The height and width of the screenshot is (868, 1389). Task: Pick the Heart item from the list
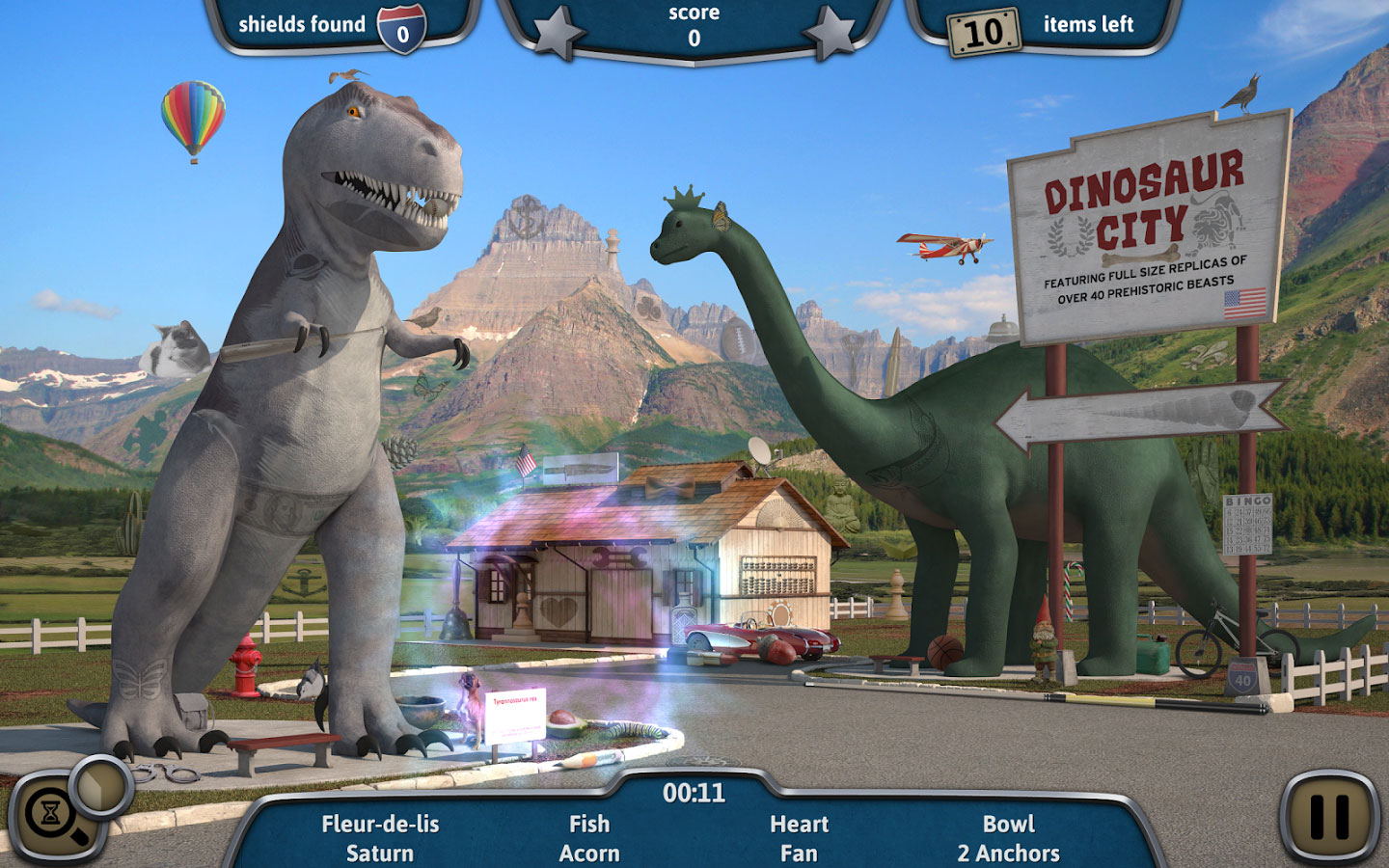(x=799, y=824)
